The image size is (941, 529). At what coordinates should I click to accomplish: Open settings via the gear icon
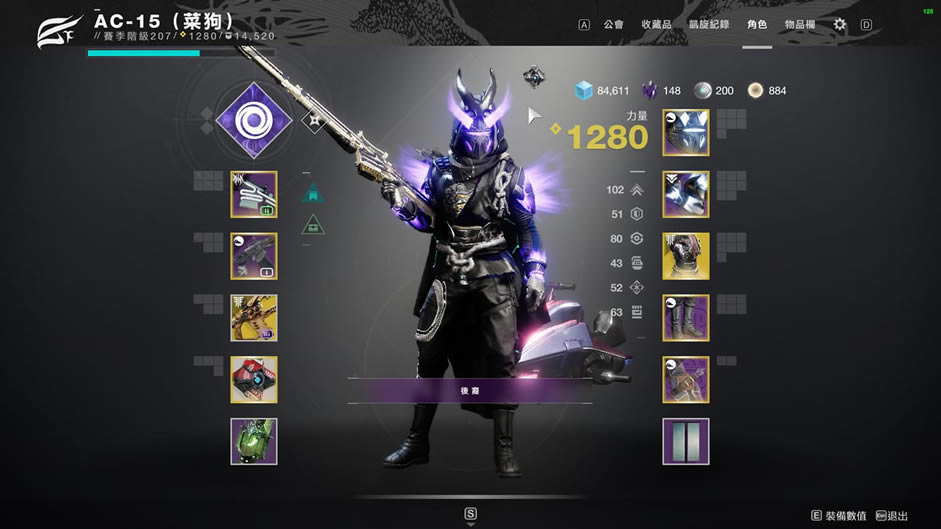tap(840, 24)
